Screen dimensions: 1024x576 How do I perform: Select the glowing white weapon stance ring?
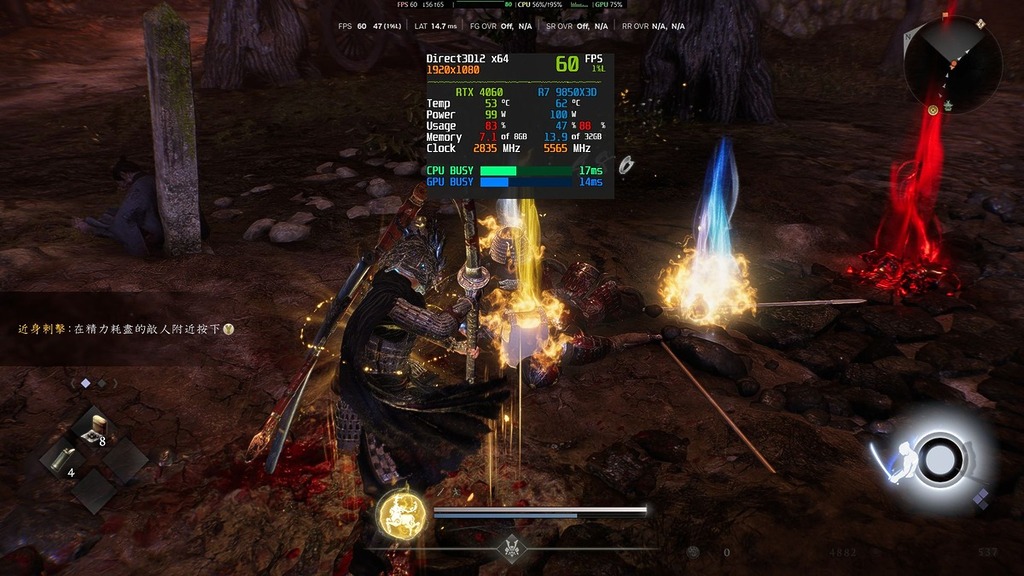tap(939, 459)
